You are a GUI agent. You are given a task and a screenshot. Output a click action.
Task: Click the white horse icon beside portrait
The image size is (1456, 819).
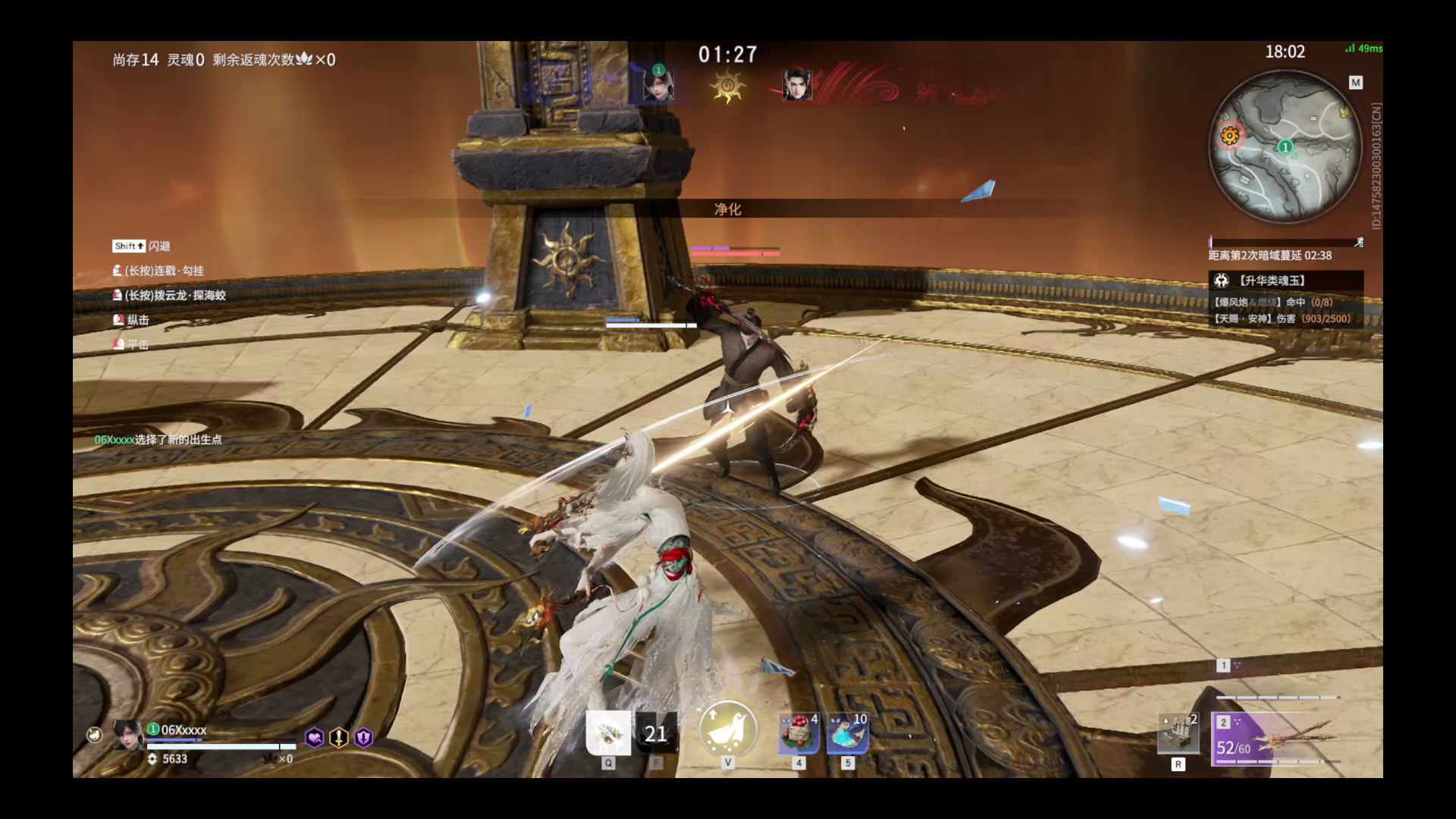[x=94, y=734]
